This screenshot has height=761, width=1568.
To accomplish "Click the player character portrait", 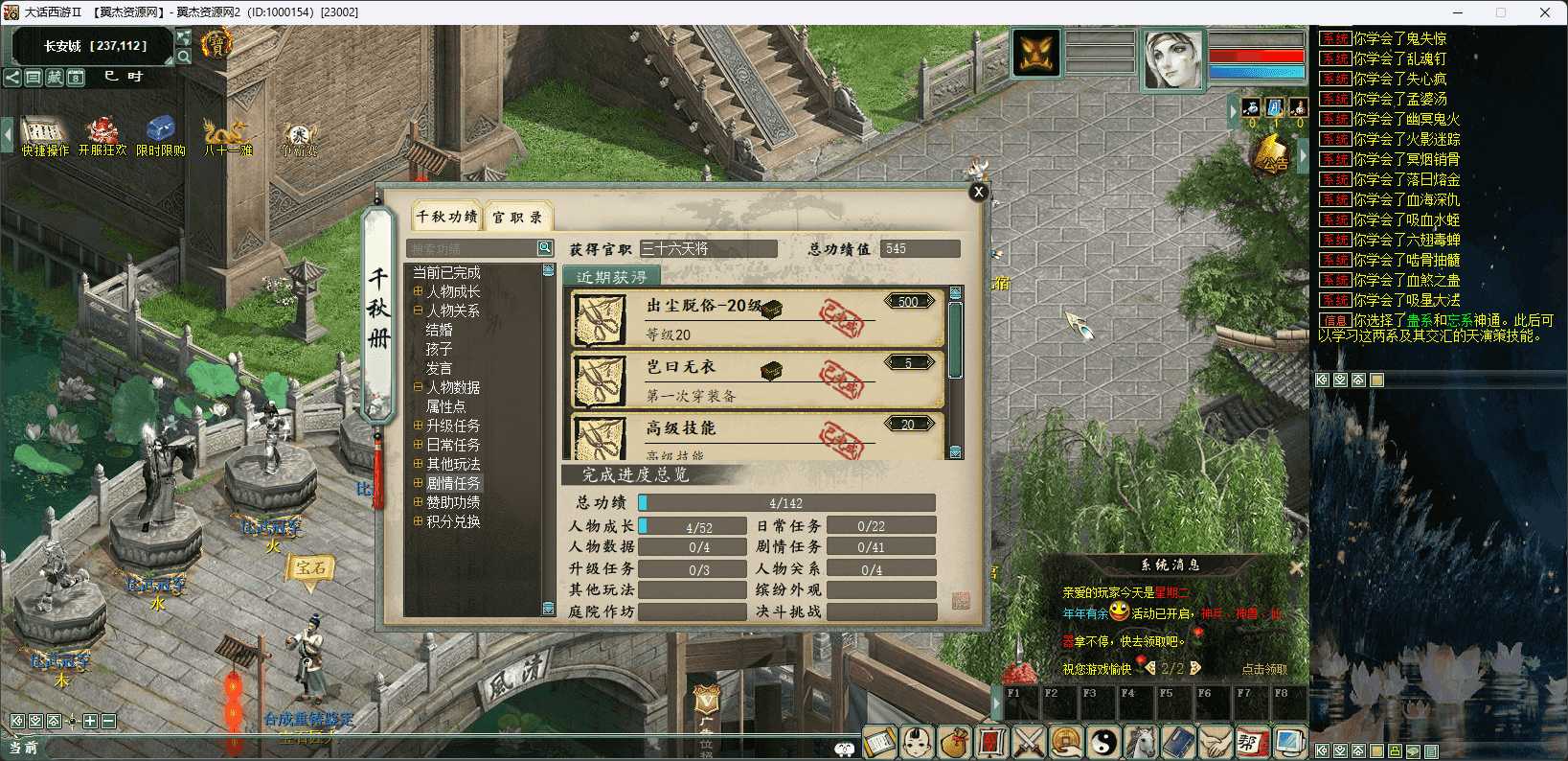I will click(1173, 58).
